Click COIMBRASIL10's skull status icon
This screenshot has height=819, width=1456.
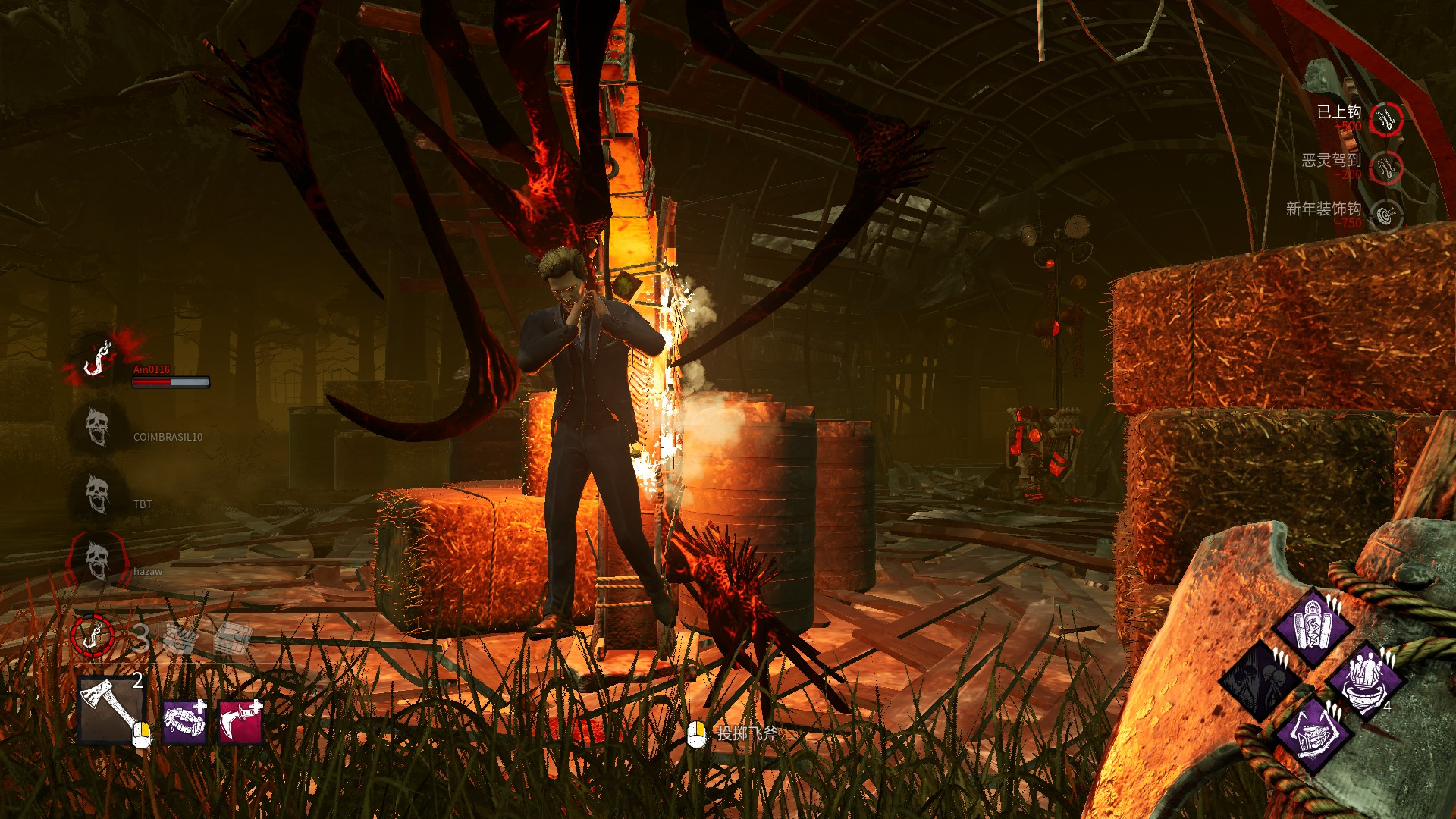[98, 428]
